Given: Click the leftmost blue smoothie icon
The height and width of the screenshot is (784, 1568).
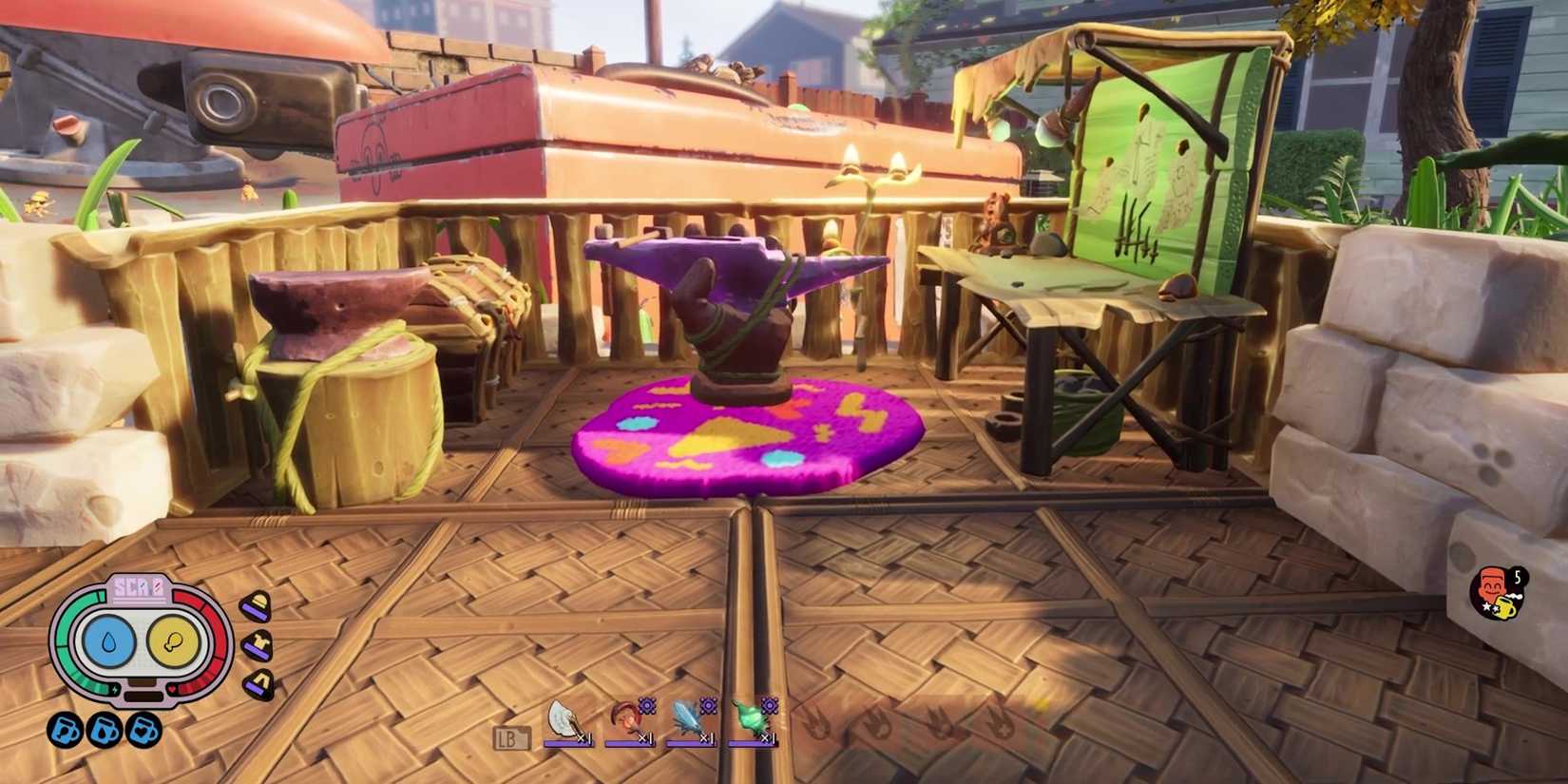Looking at the screenshot, I should 65,730.
